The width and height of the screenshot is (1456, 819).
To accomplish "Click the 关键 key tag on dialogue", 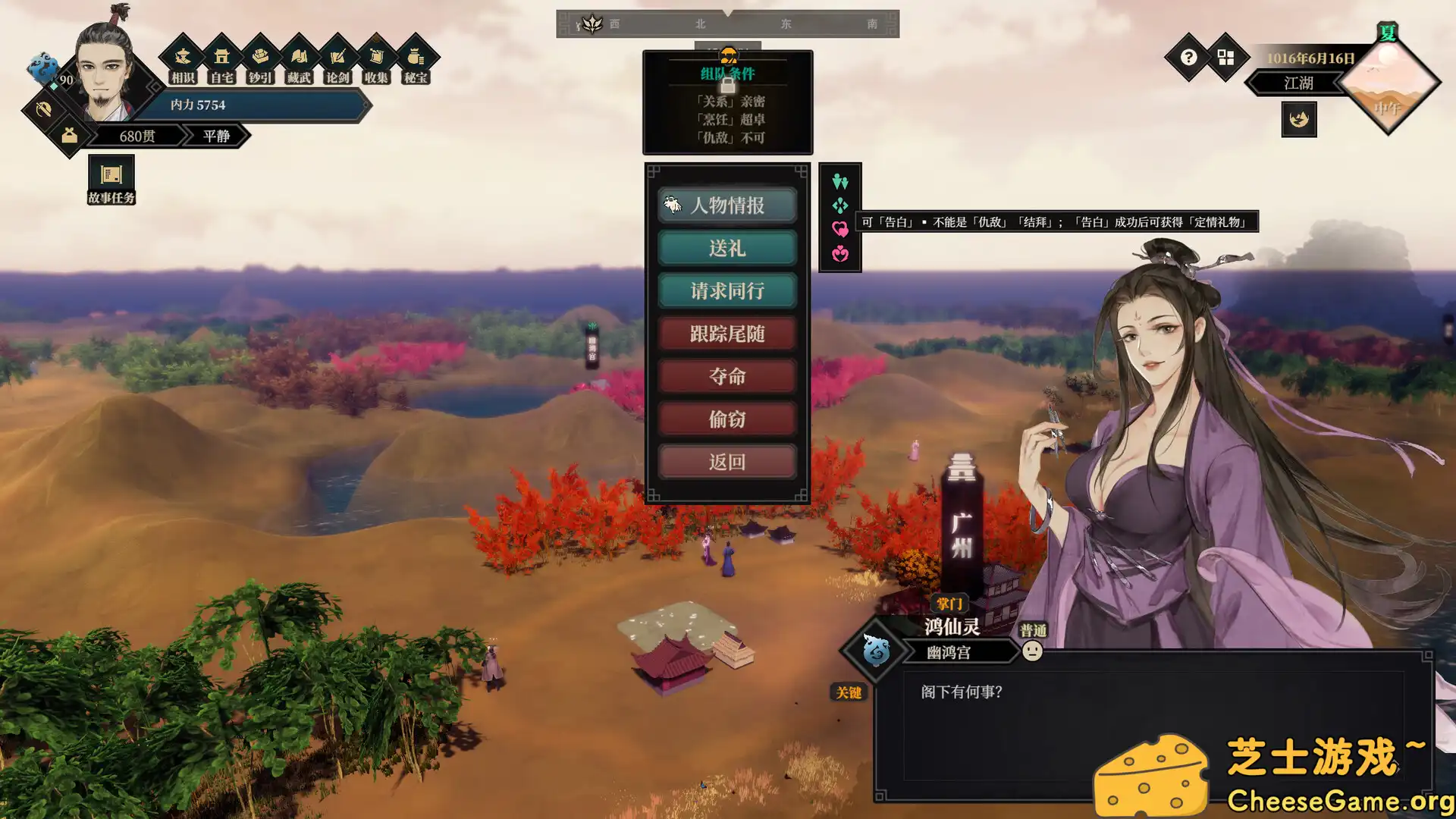I will (x=849, y=692).
